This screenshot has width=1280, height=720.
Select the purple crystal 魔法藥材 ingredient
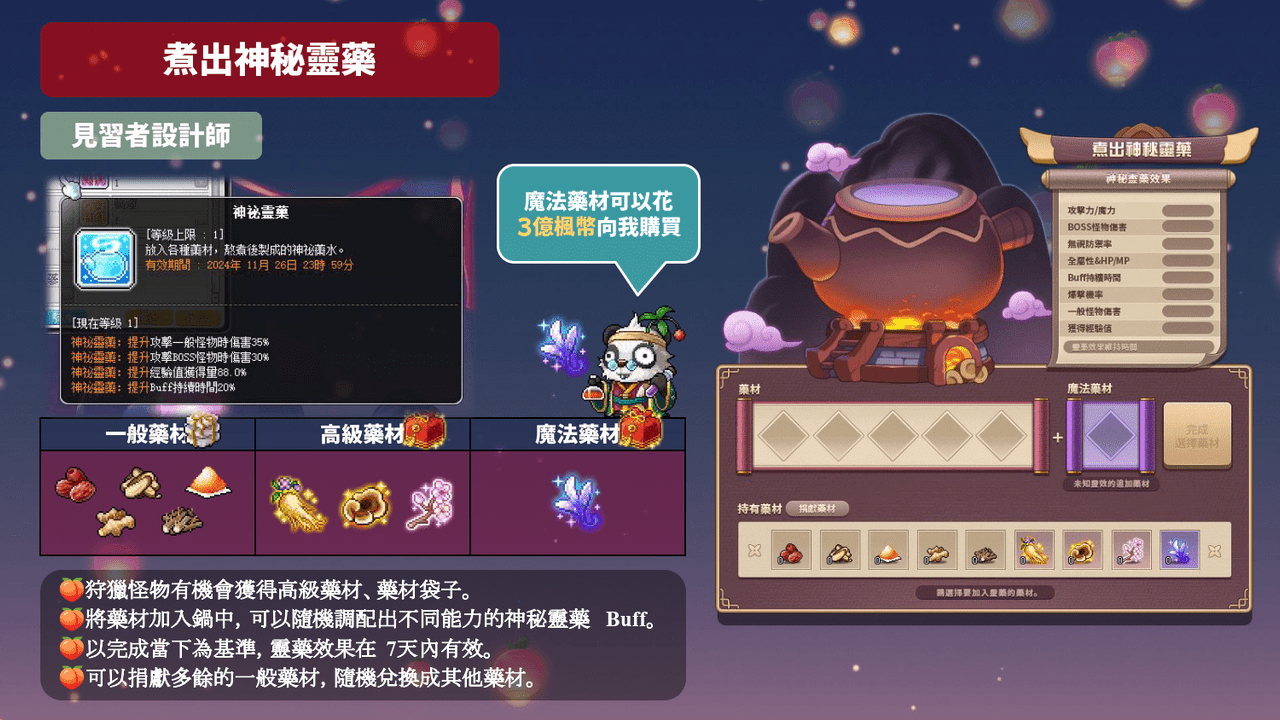point(1177,550)
